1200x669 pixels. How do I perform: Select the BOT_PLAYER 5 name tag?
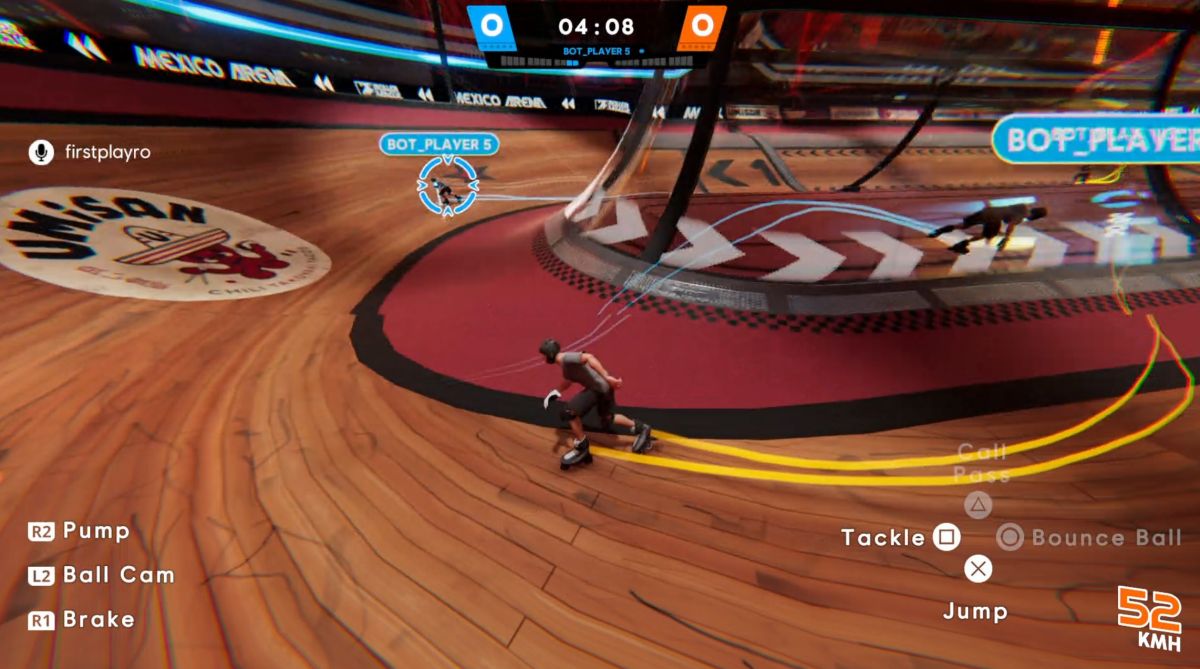pos(439,144)
